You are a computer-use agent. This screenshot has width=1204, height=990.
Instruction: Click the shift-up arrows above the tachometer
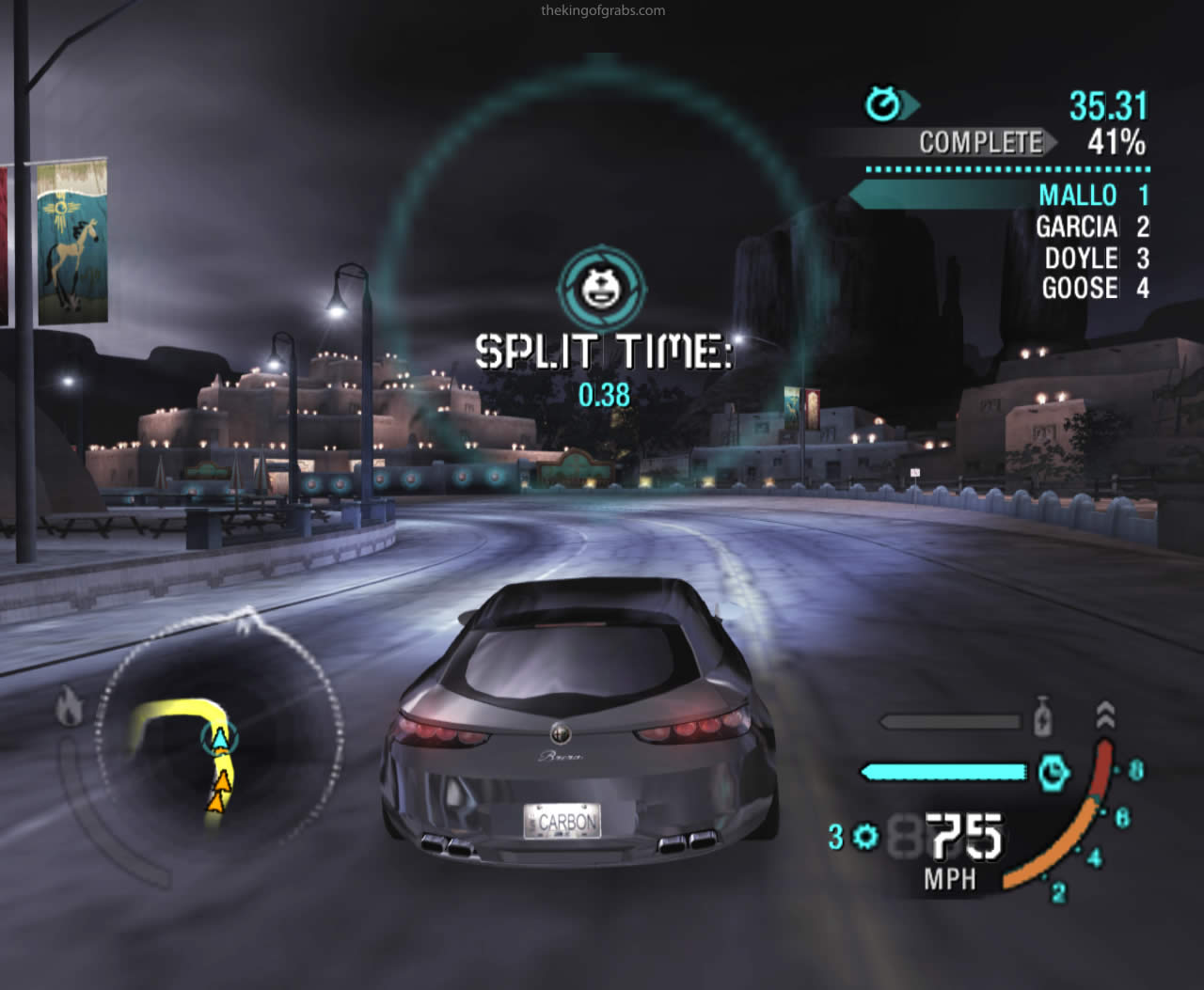(x=1105, y=715)
